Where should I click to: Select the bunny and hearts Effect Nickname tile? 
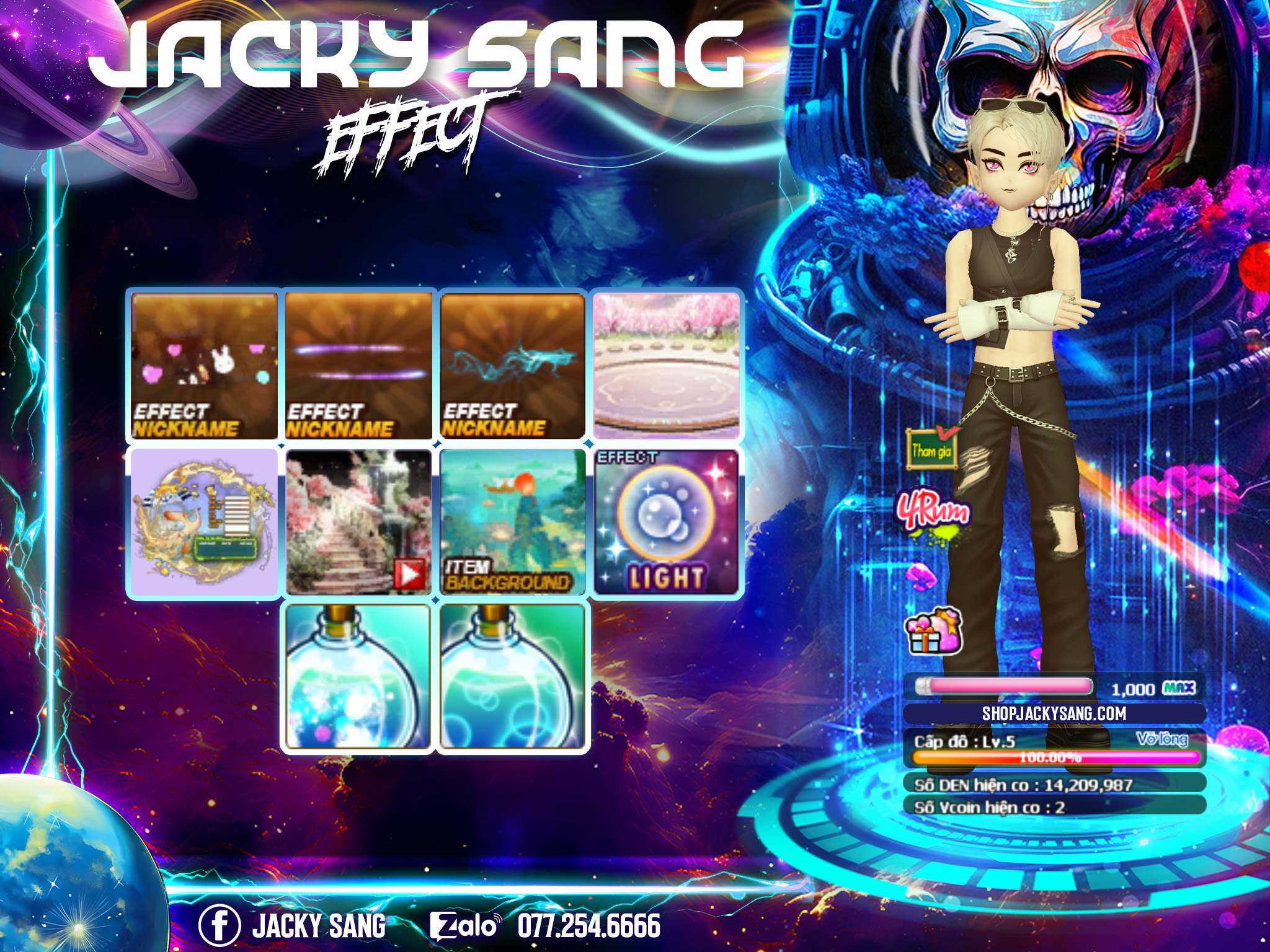(x=204, y=366)
